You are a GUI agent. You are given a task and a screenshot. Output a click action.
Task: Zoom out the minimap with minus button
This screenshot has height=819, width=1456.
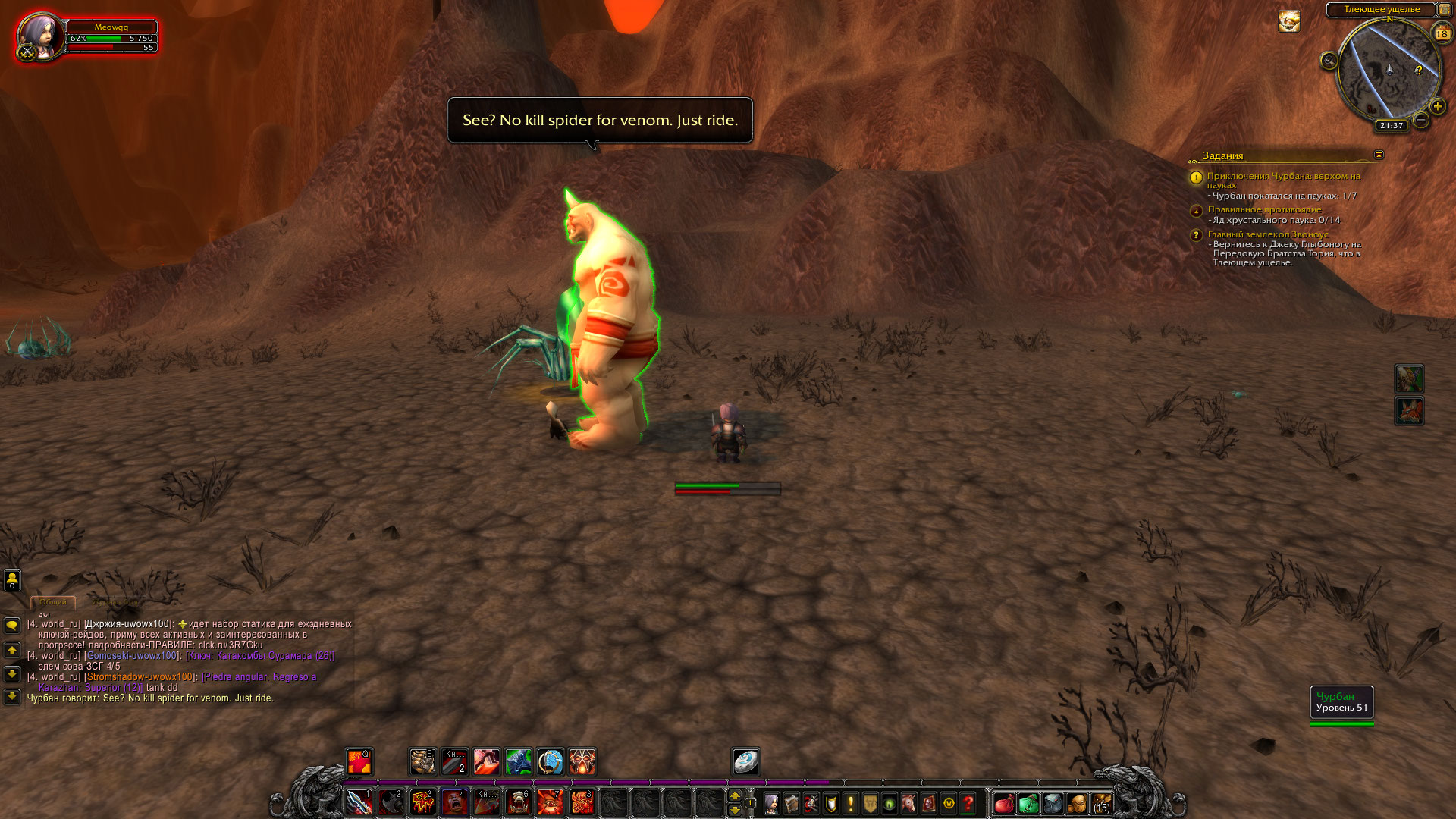[1421, 120]
